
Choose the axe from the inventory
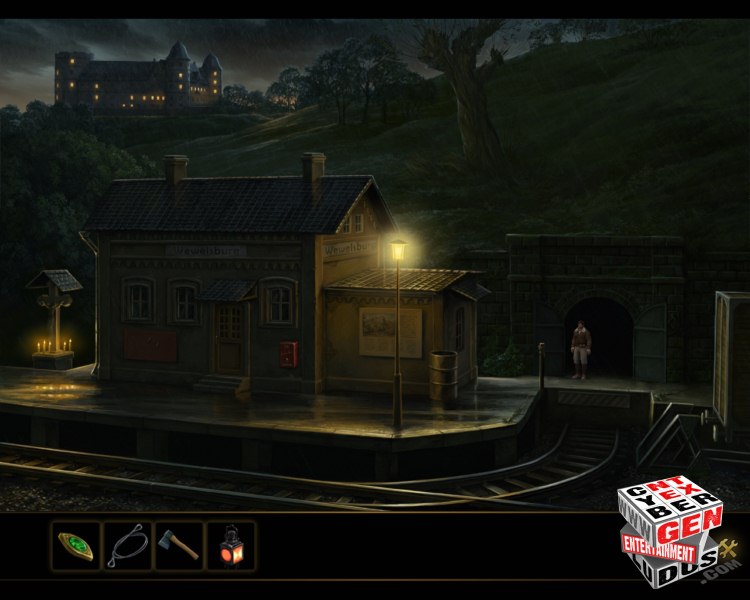pos(179,546)
